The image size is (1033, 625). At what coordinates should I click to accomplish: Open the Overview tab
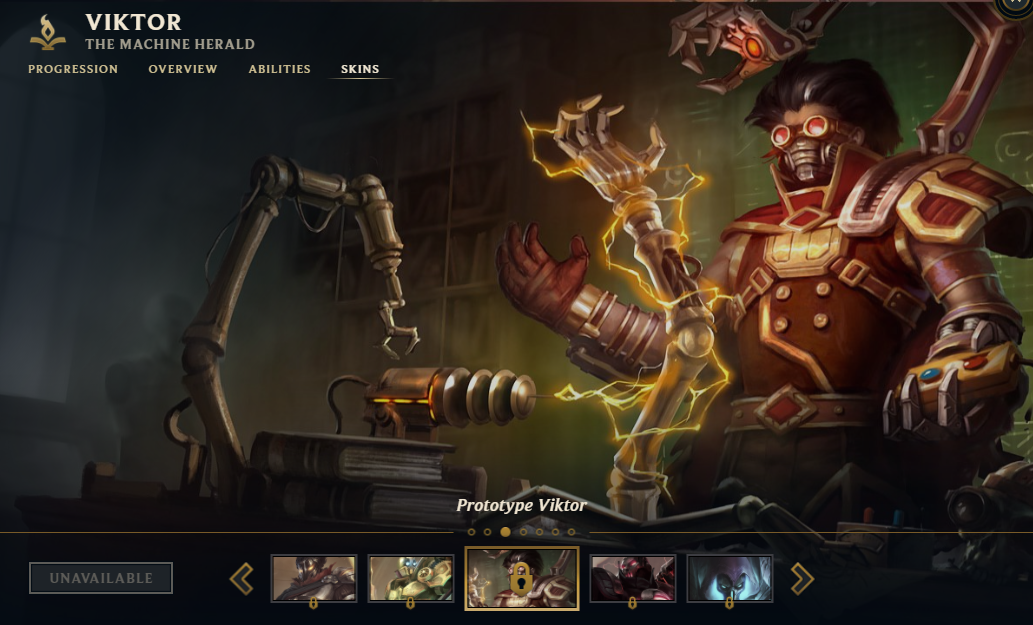[183, 69]
